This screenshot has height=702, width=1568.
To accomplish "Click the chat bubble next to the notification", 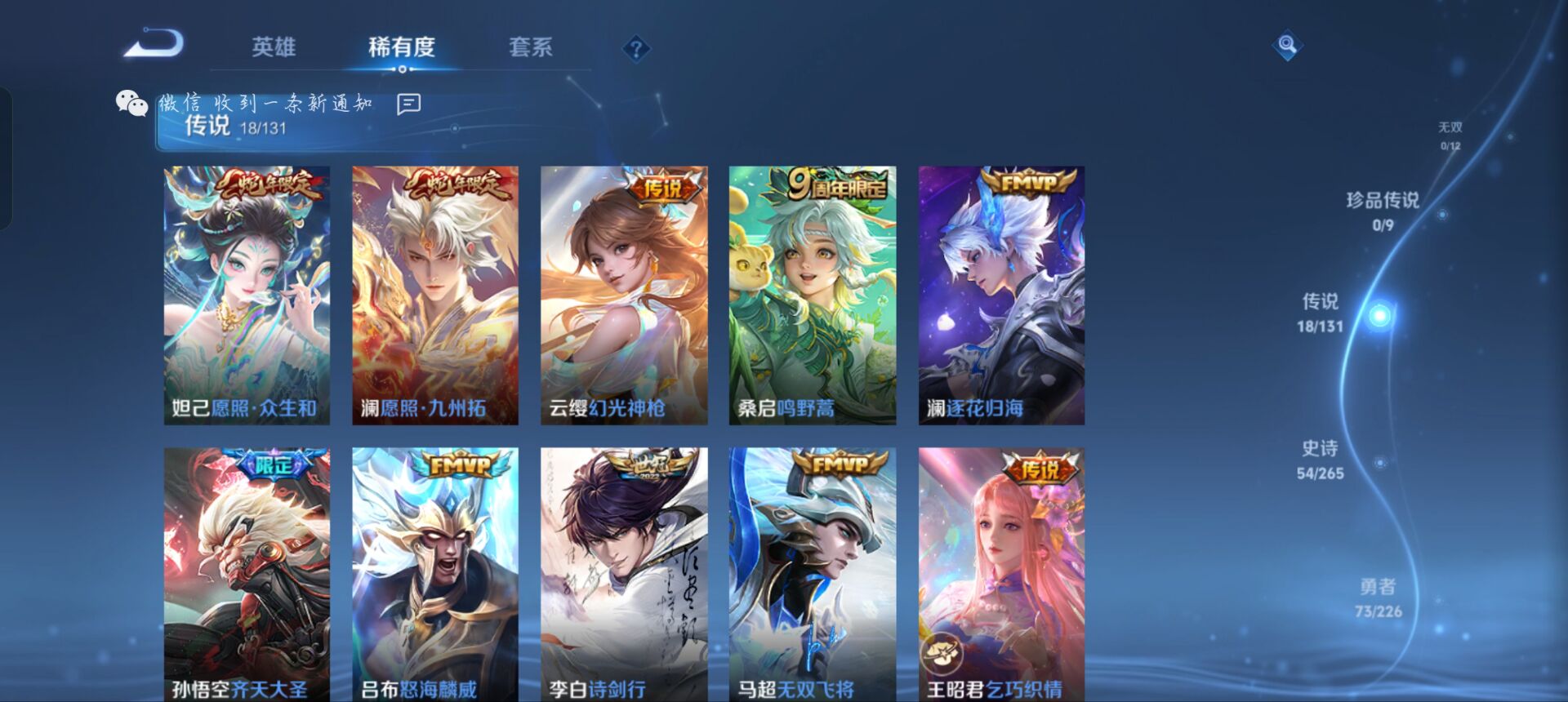I will coord(407,103).
